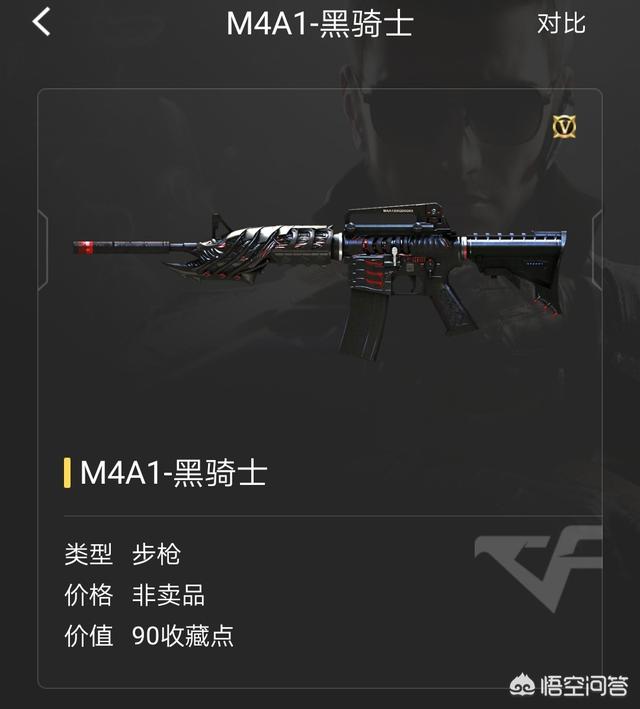The height and width of the screenshot is (709, 640).
Task: Go back using the top-left arrow
Action: click(x=41, y=22)
